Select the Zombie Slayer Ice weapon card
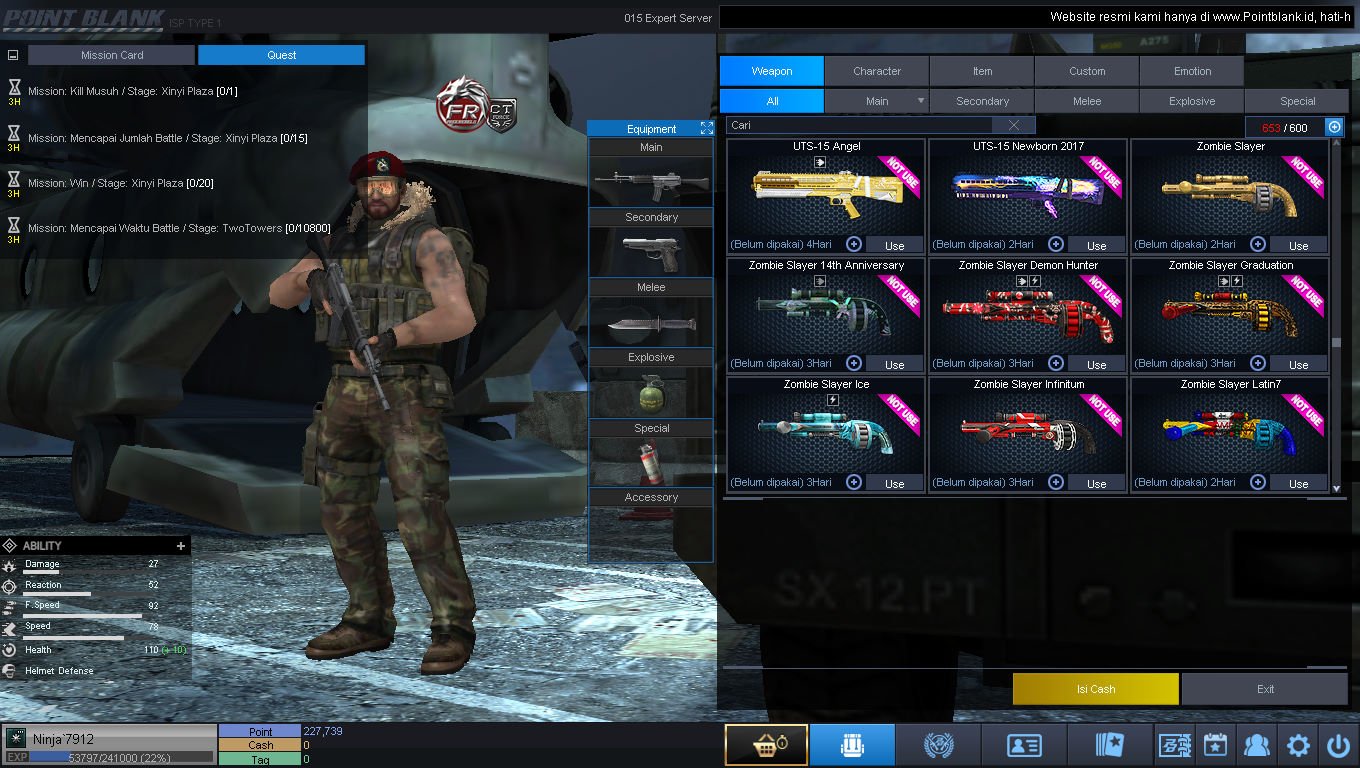 (x=826, y=430)
